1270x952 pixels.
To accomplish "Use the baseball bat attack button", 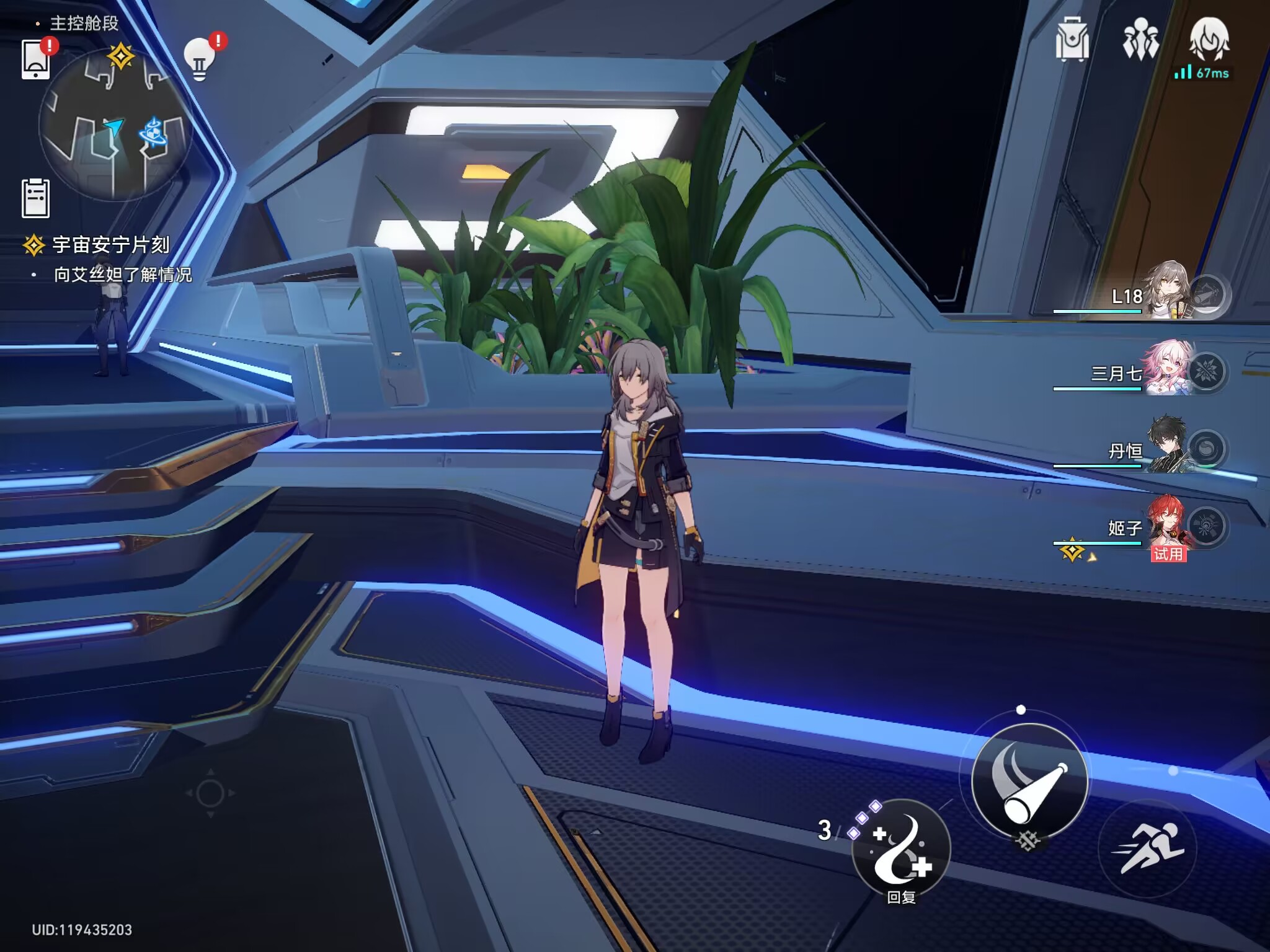I will 1029,781.
